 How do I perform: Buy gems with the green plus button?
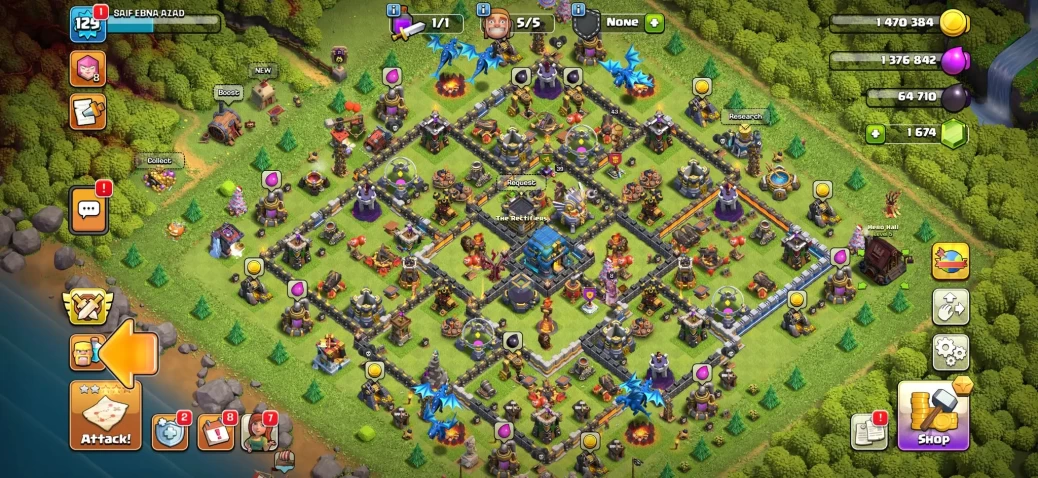coord(876,132)
